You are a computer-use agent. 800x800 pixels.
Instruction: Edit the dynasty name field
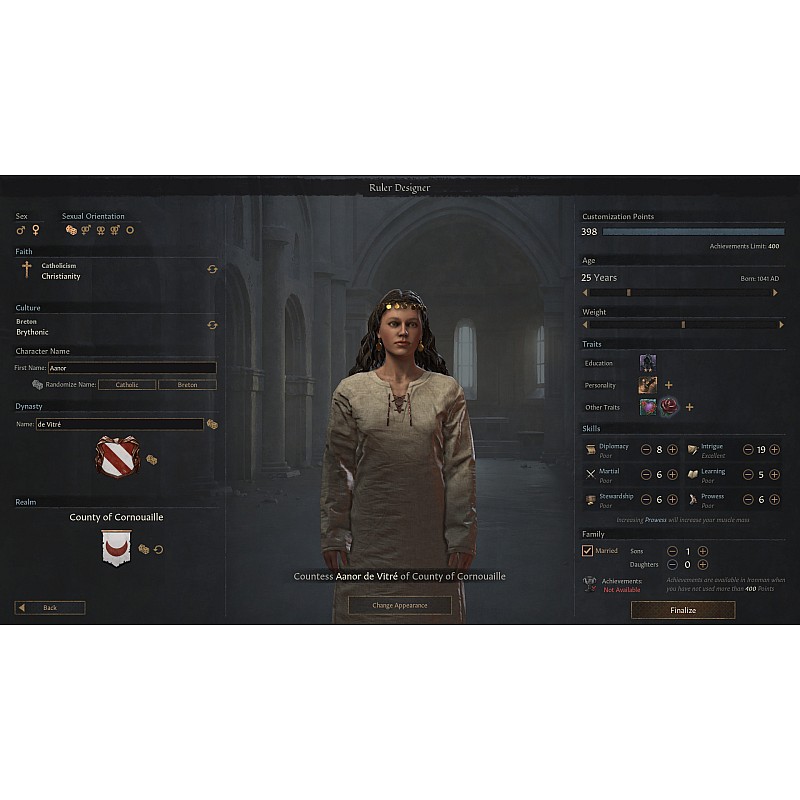click(119, 424)
